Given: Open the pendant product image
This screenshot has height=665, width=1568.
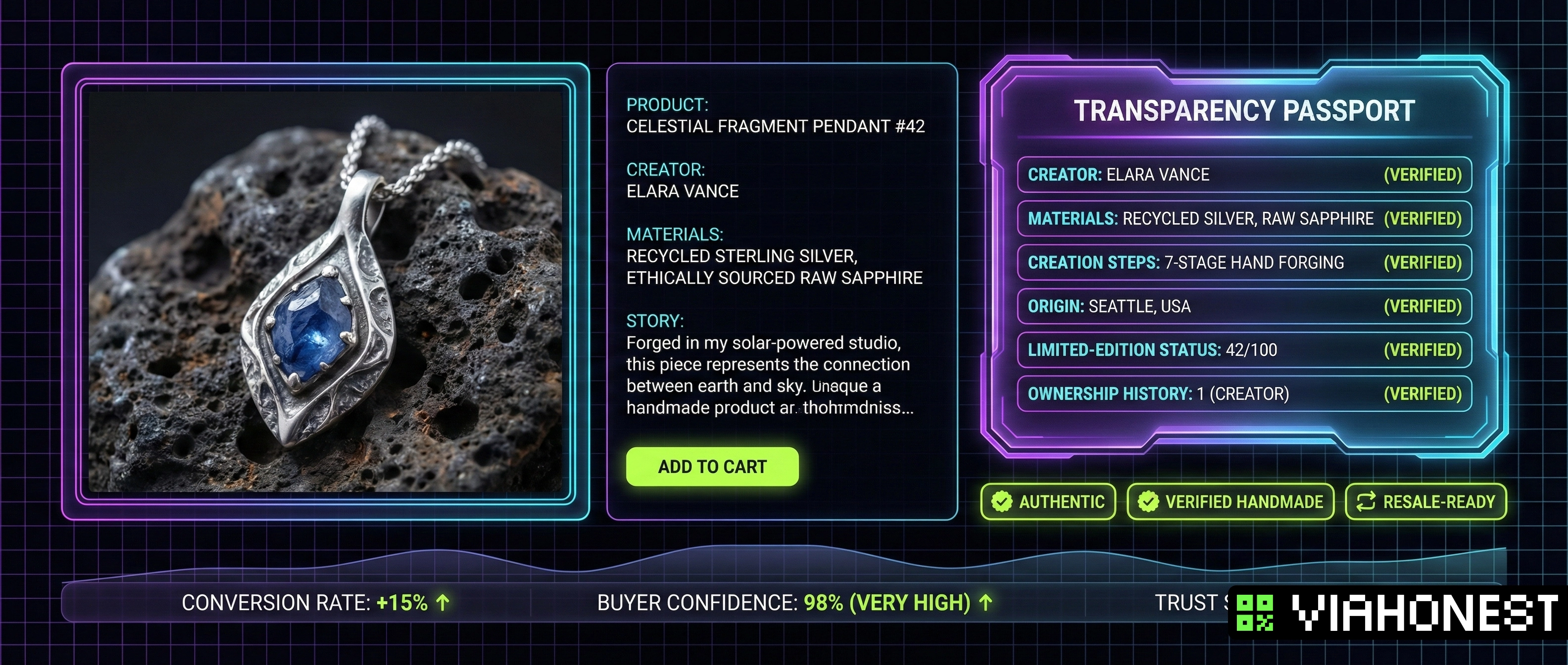Looking at the screenshot, I should [325, 291].
